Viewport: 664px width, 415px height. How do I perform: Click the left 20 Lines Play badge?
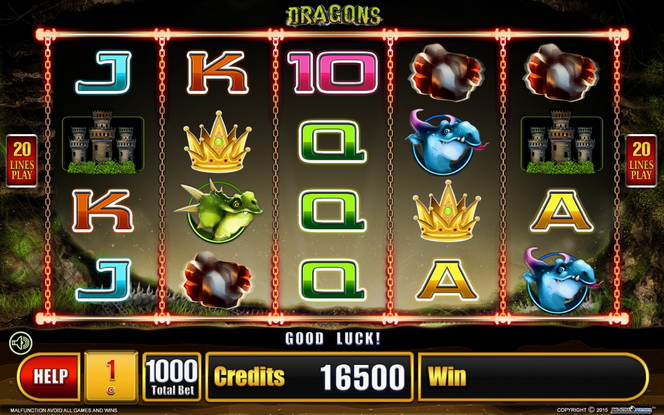pos(22,160)
